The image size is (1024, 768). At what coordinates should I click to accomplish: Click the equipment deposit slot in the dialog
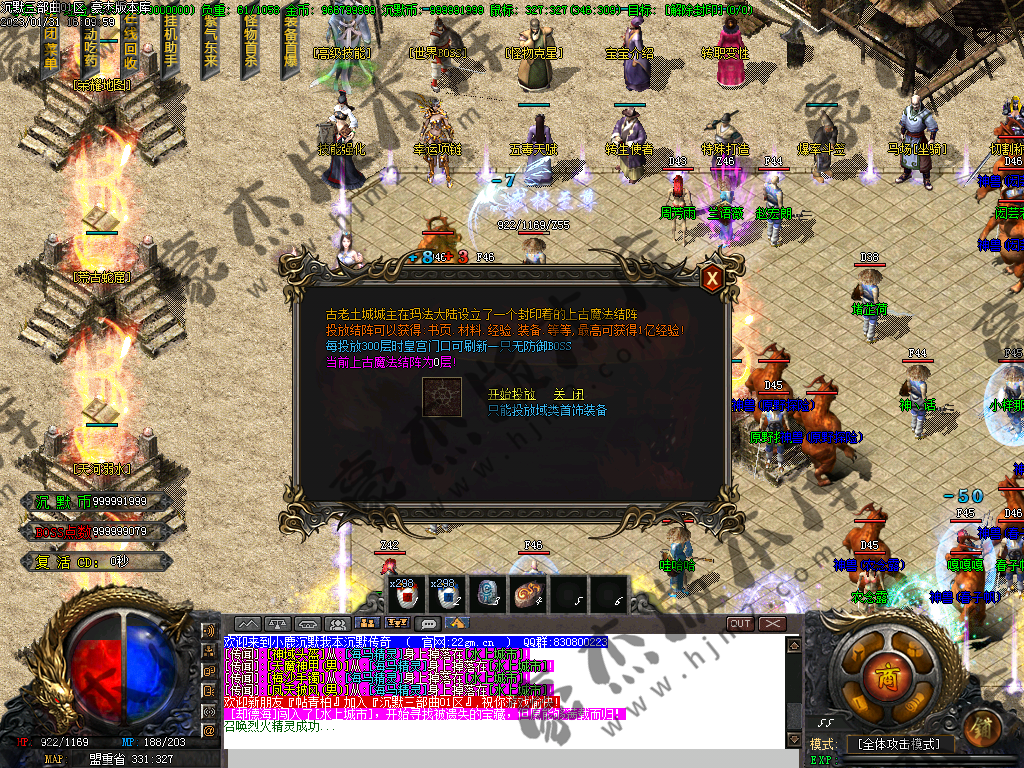tap(441, 397)
